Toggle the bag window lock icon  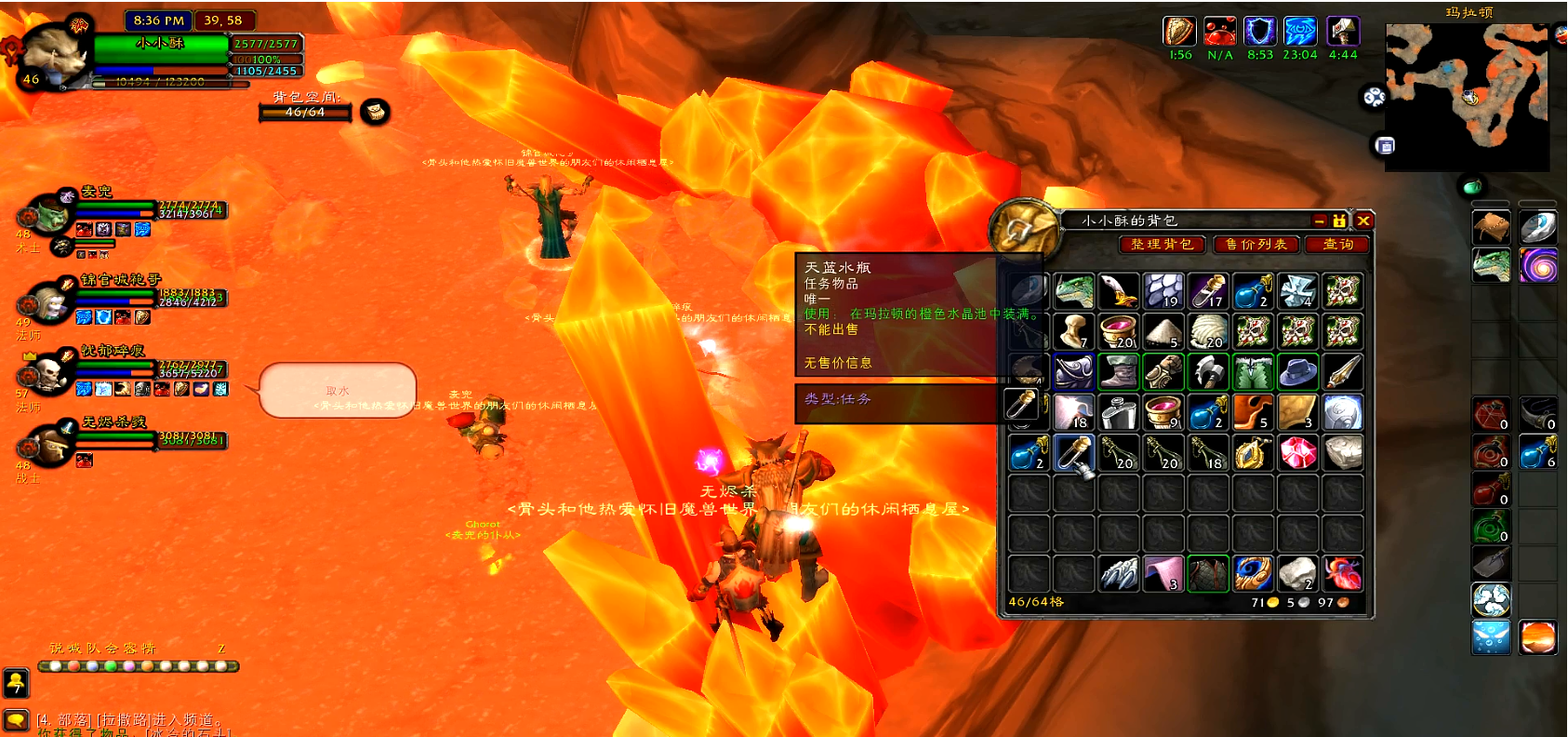coord(1339,221)
